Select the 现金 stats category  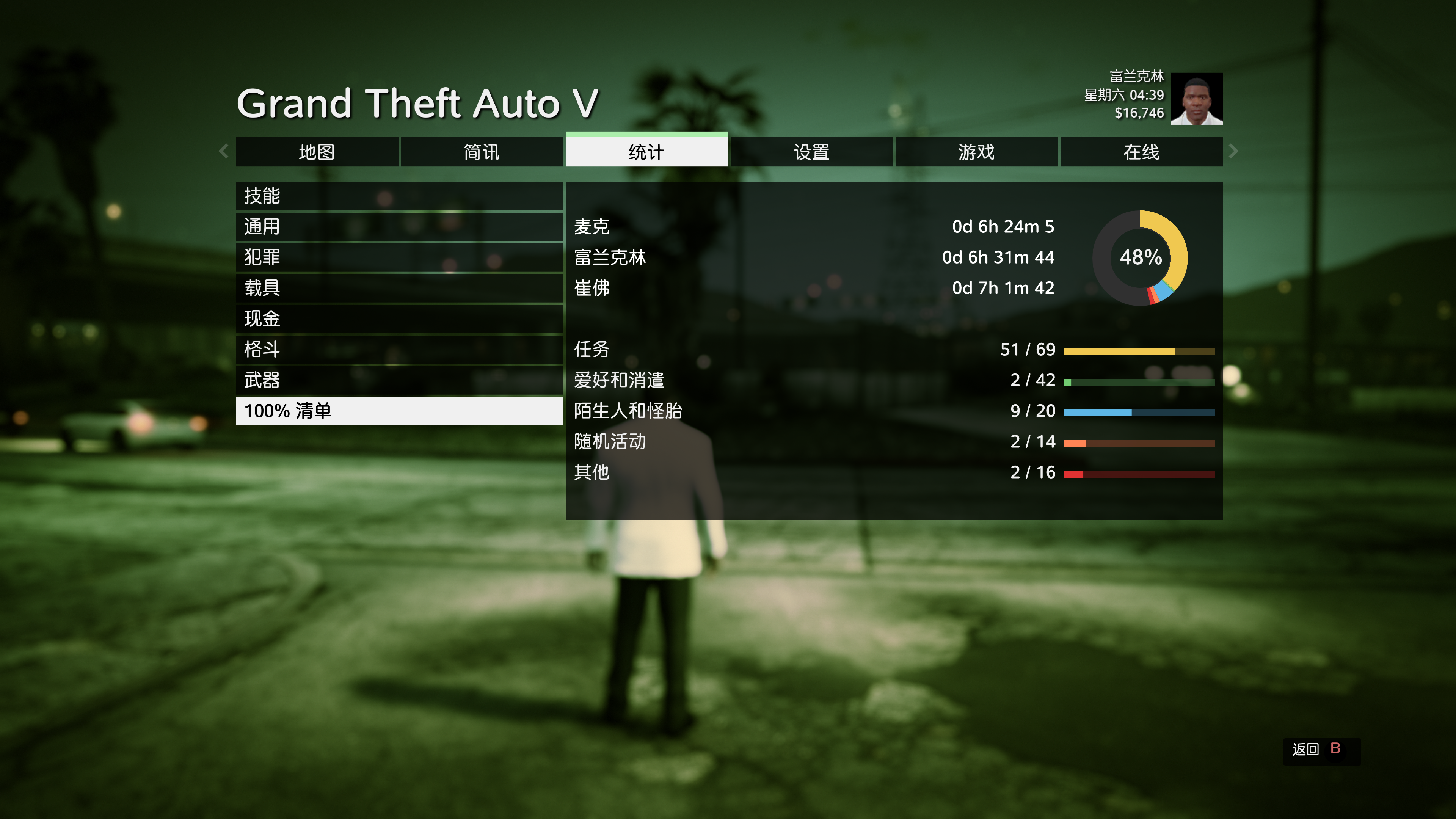(x=399, y=319)
